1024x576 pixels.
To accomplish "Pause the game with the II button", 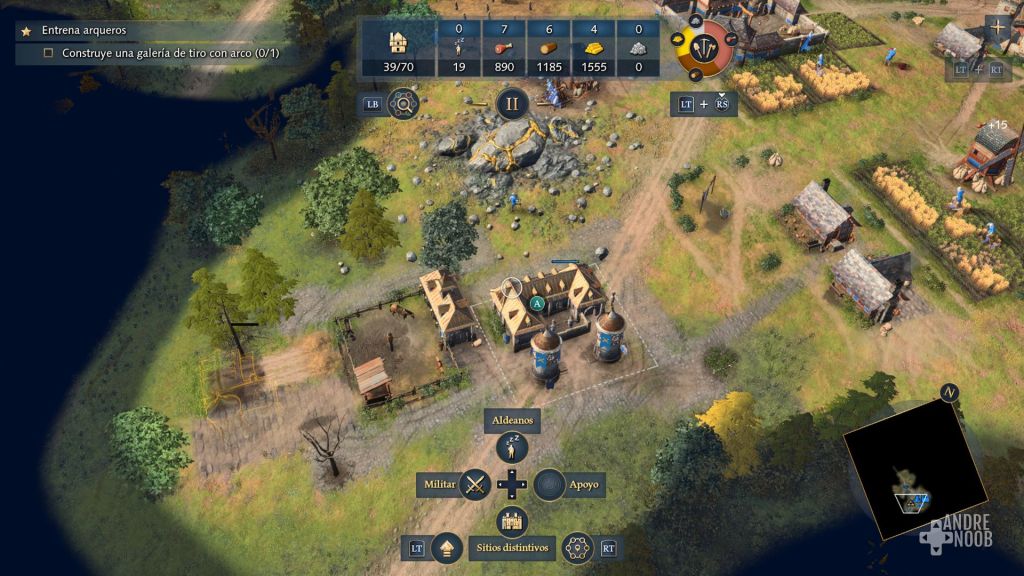I will click(512, 103).
